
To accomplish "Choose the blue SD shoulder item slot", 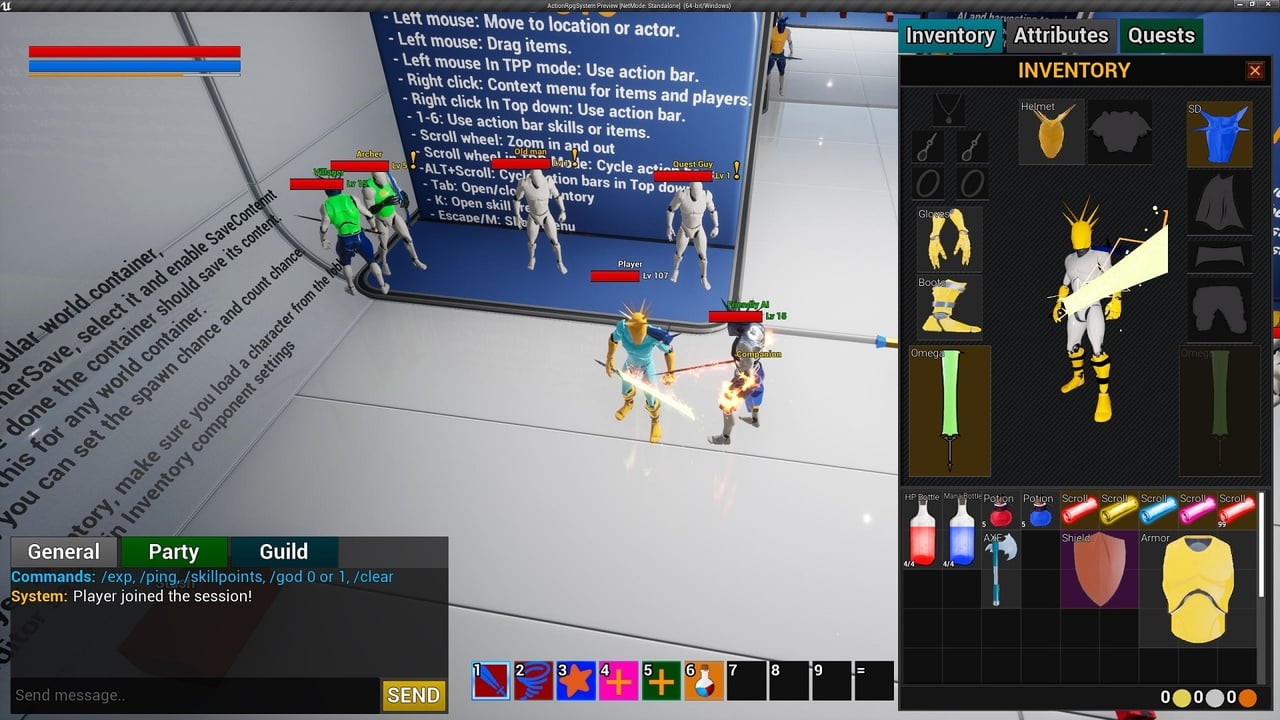I will point(1219,133).
